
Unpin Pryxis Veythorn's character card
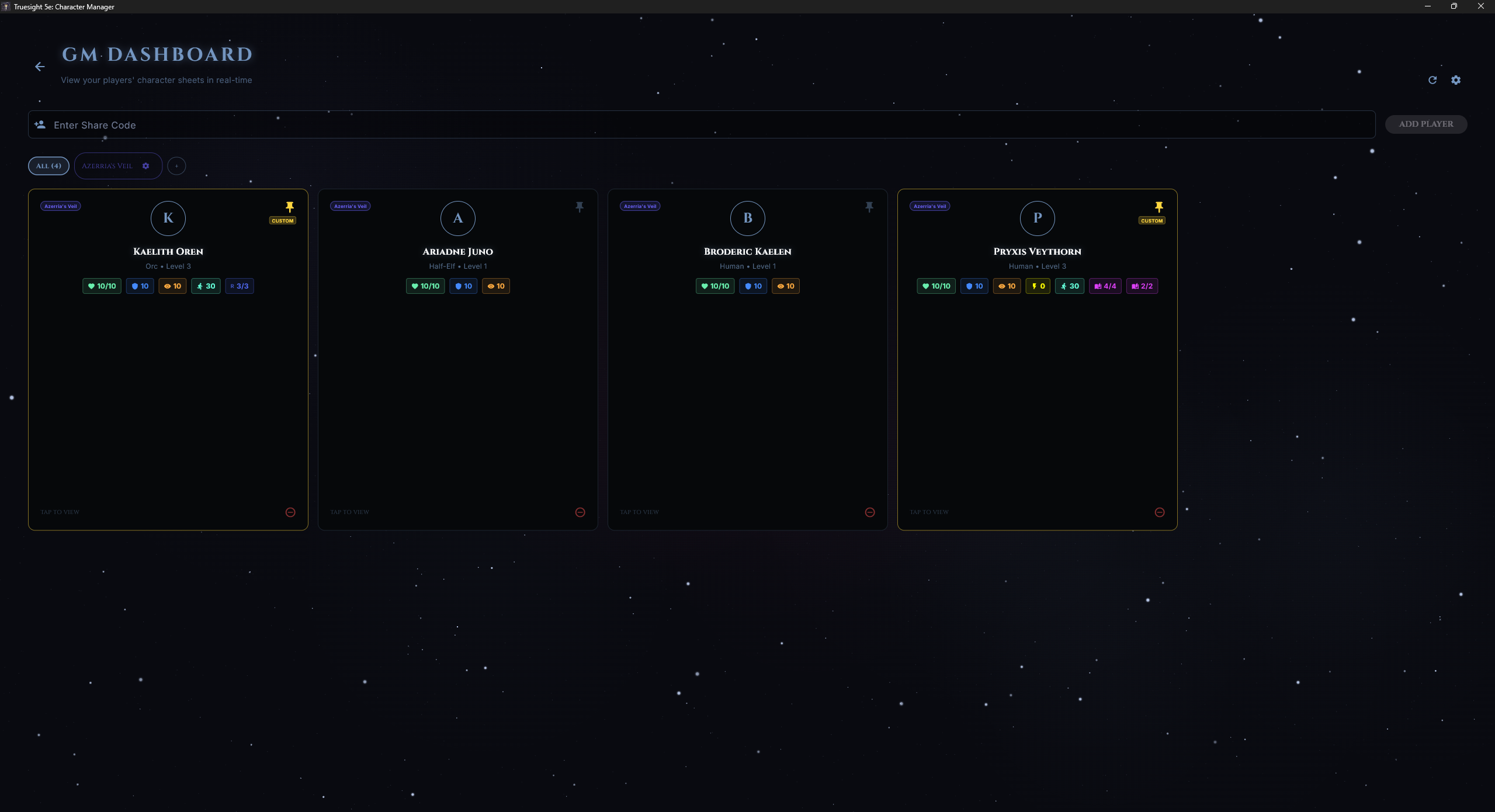click(x=1158, y=207)
